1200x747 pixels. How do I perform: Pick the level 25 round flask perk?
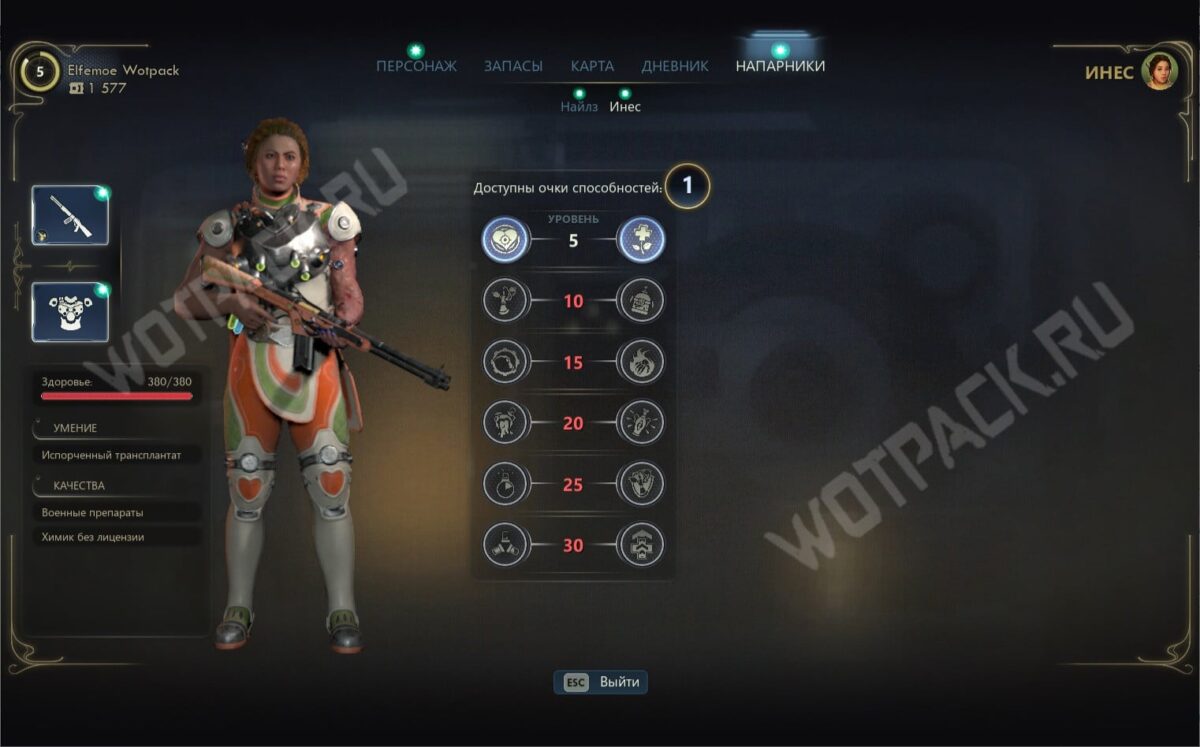tap(505, 485)
